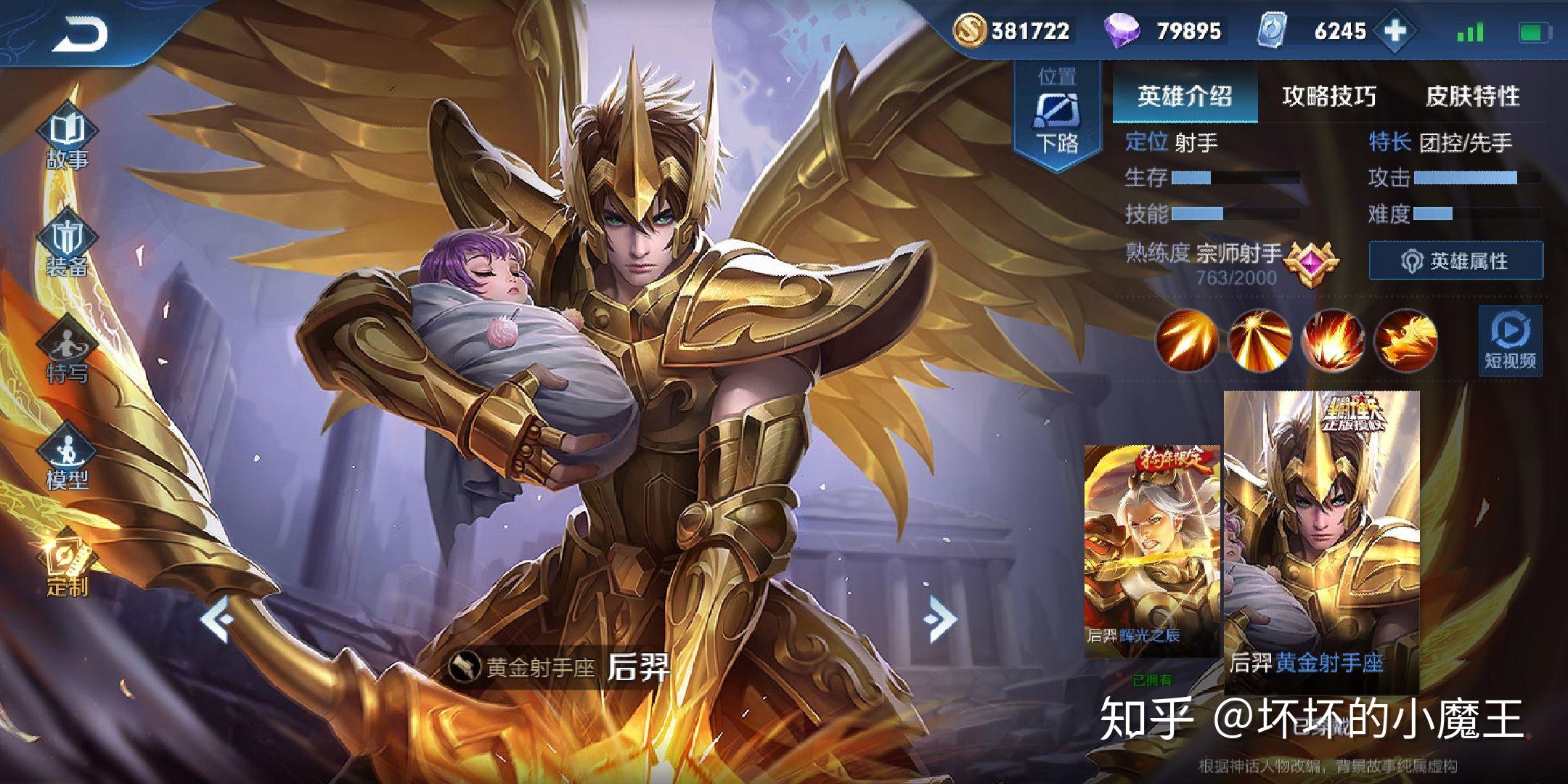Select the 辉光之辰 skin thumbnail
The image size is (1568, 784).
[1153, 550]
